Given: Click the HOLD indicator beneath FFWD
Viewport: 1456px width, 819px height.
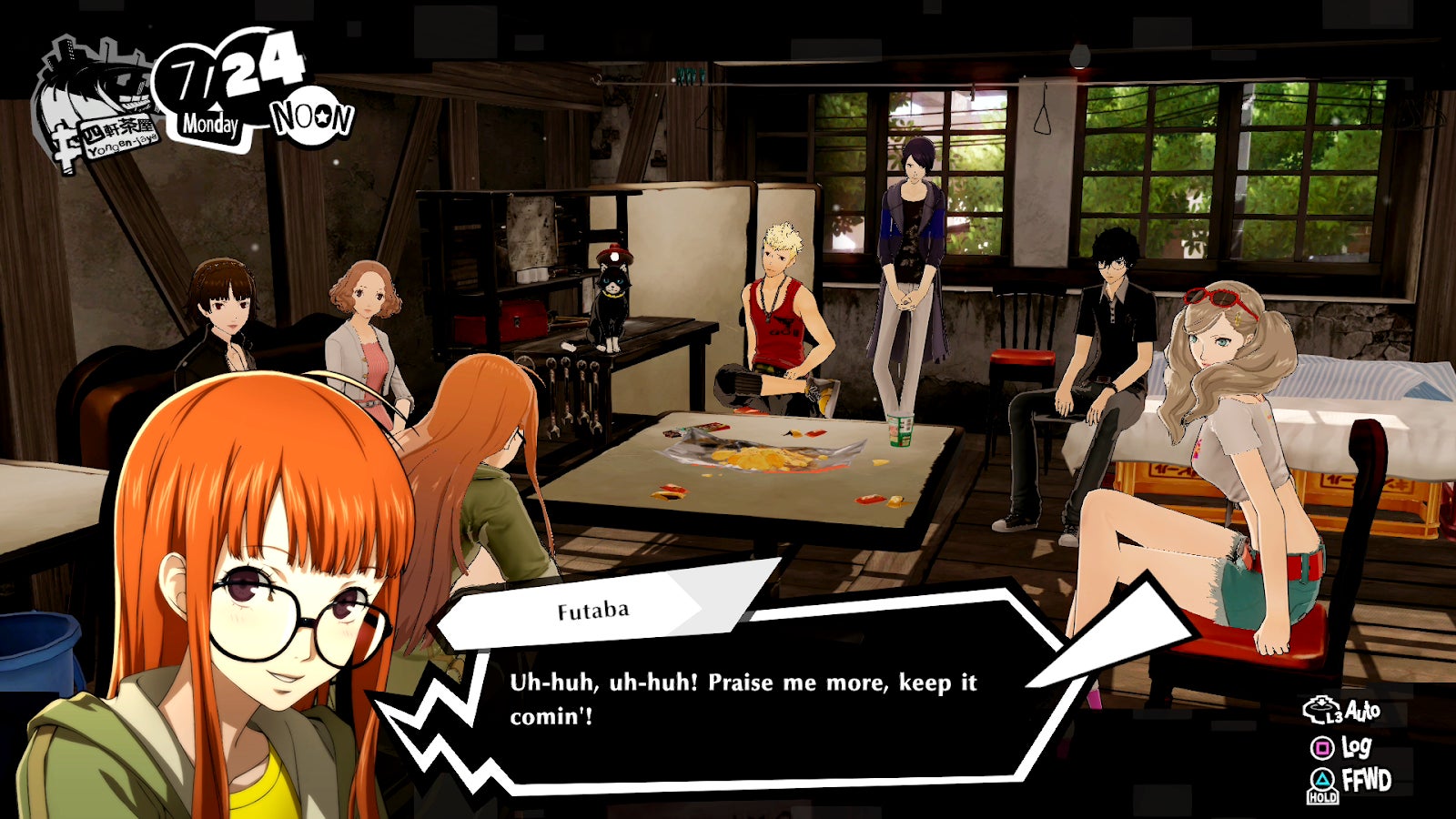Looking at the screenshot, I should coord(1321,799).
